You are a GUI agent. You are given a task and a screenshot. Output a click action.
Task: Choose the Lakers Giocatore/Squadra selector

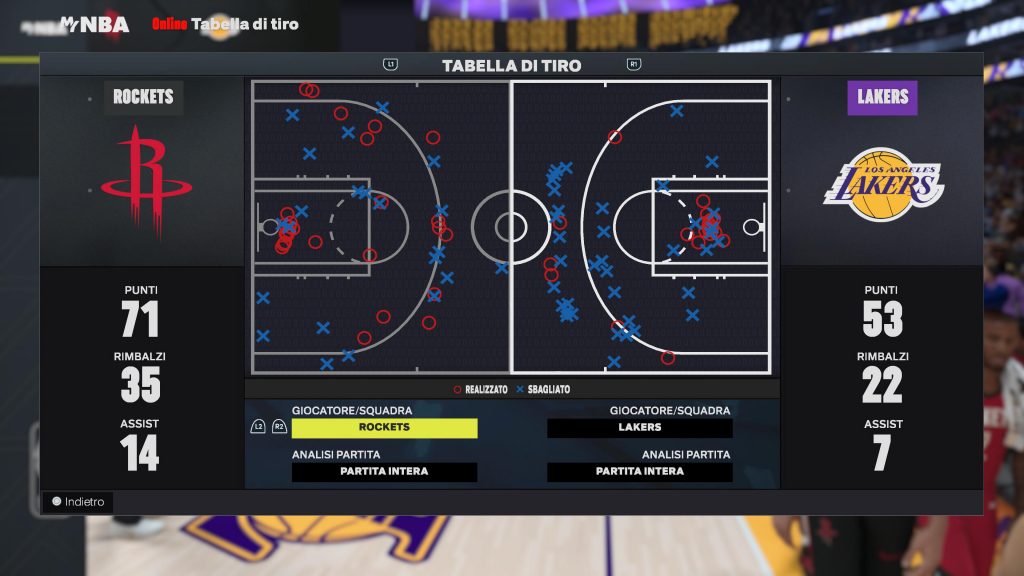[640, 428]
